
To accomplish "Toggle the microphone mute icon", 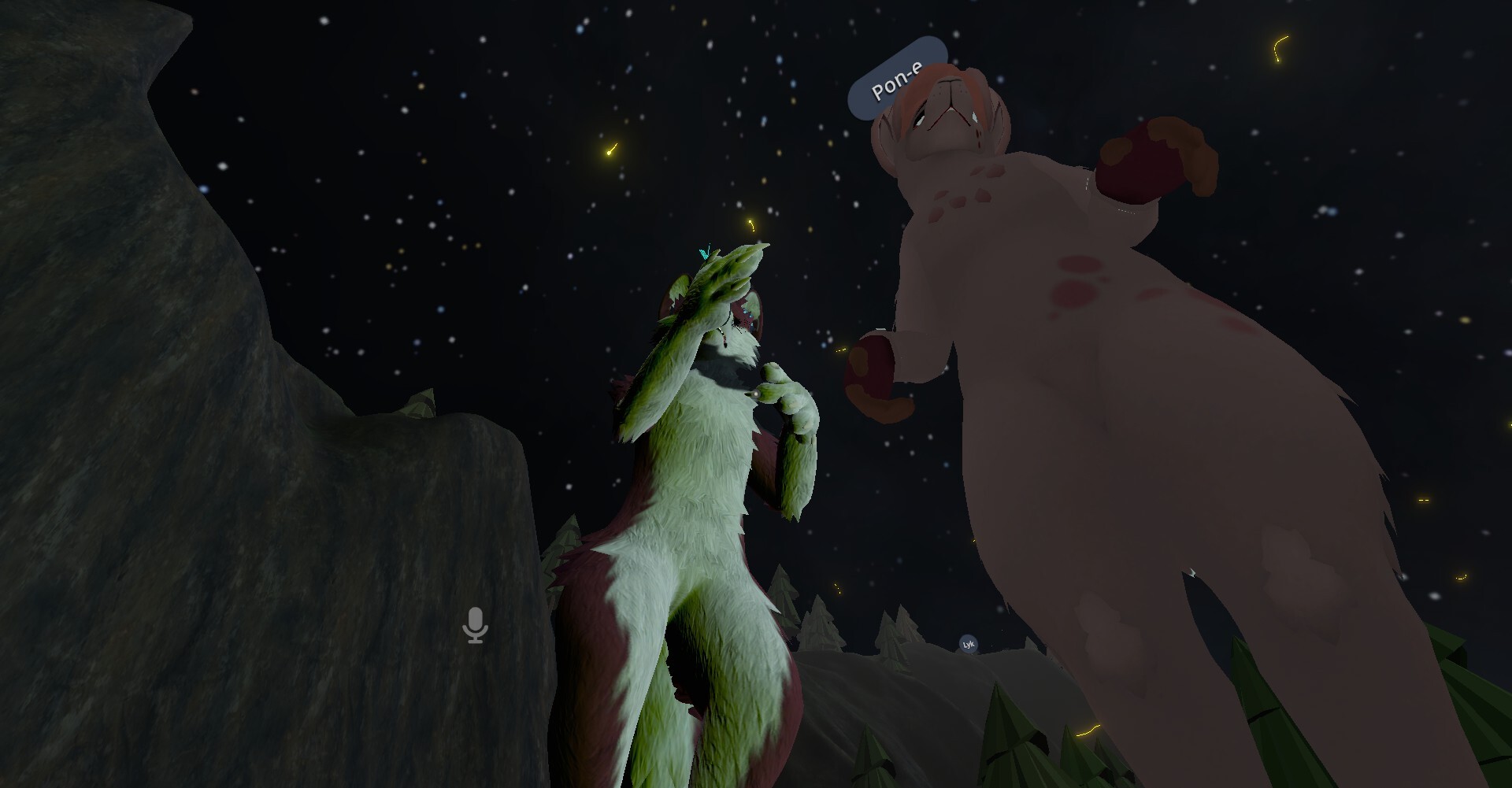I will (x=475, y=625).
